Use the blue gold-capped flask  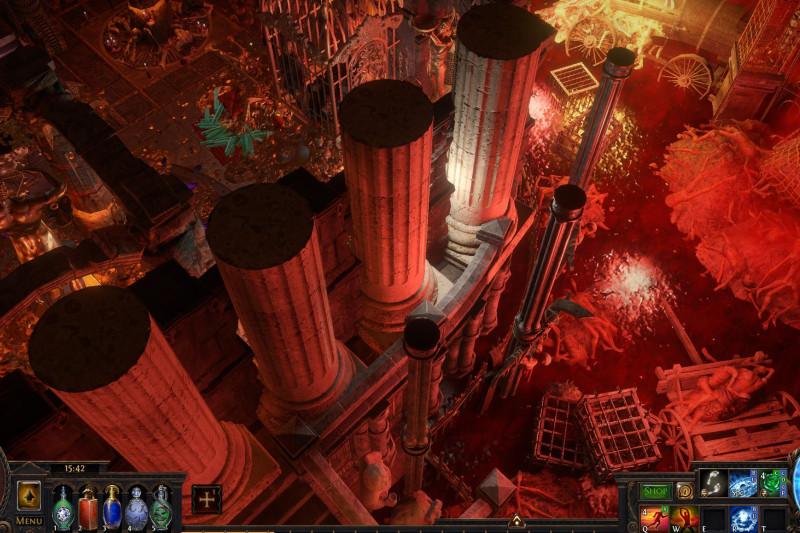pyautogui.click(x=112, y=506)
